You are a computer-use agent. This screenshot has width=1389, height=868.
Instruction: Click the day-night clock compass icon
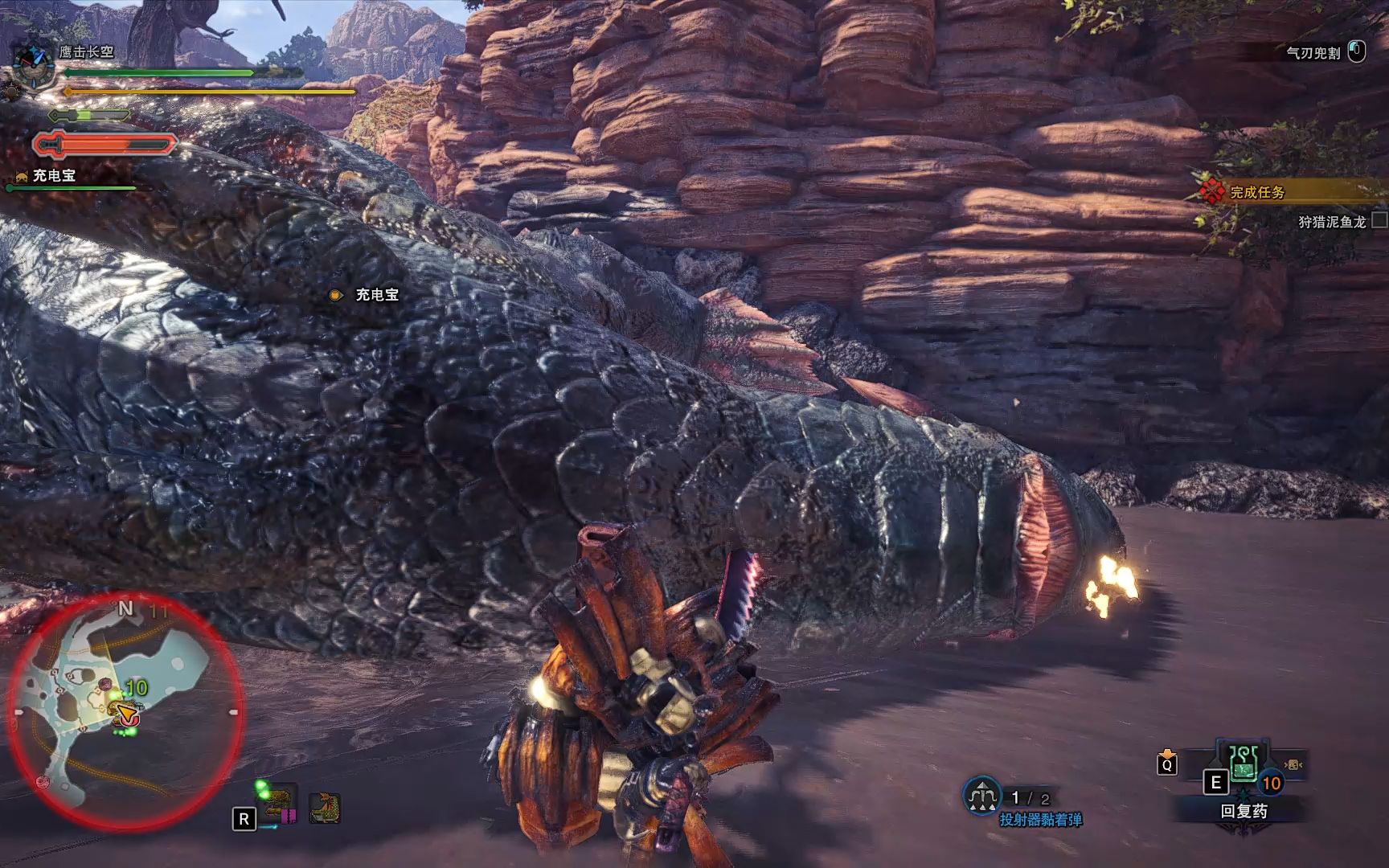point(34,64)
